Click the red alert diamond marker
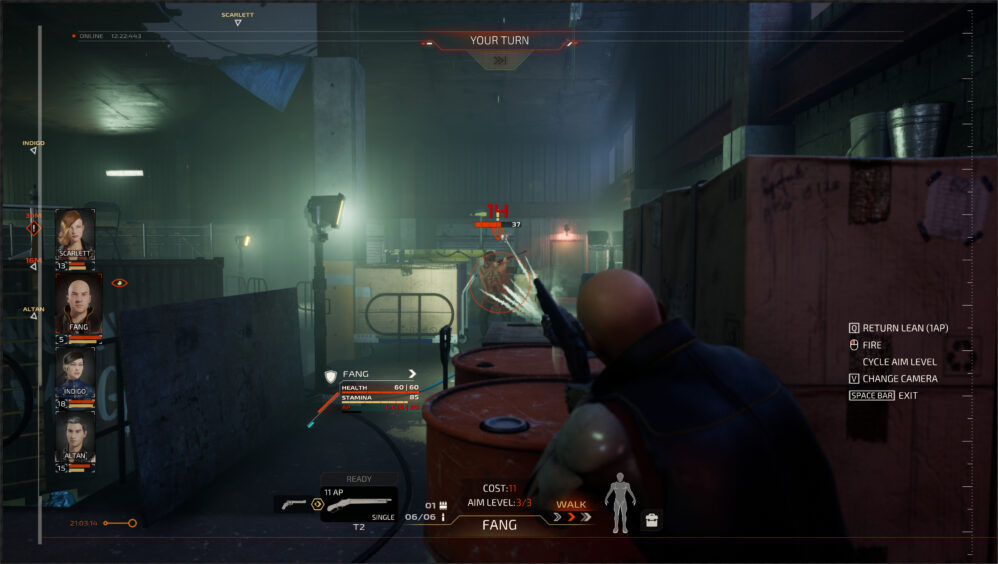Image resolution: width=998 pixels, height=564 pixels. coord(33,228)
